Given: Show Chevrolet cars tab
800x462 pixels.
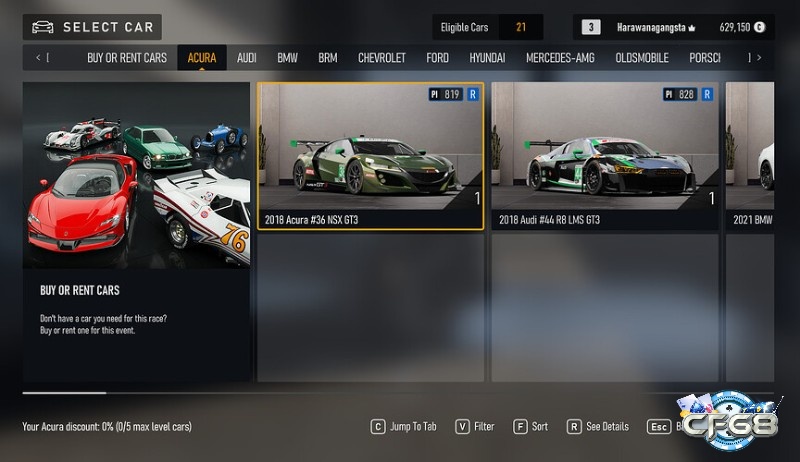Looking at the screenshot, I should 382,58.
